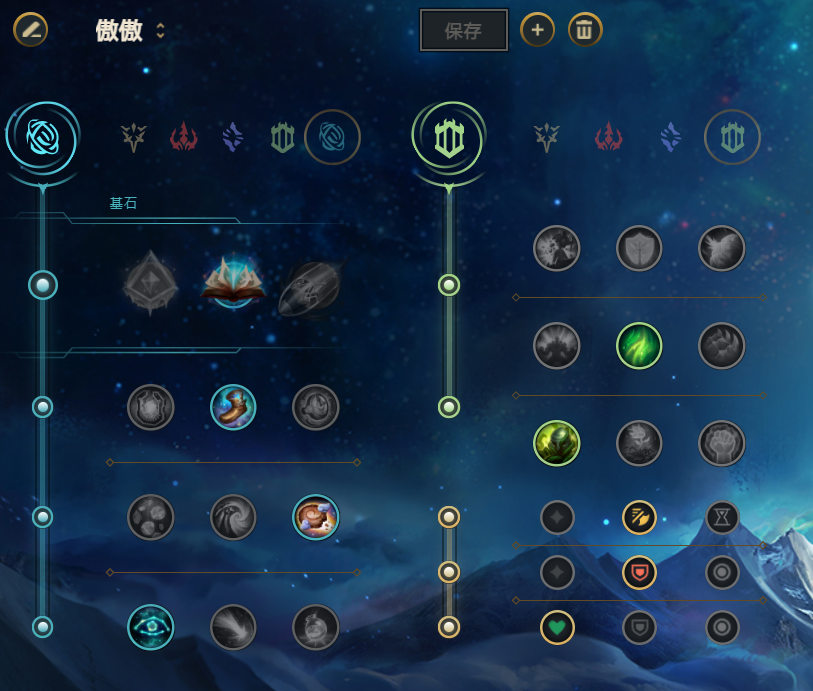Select the Bone Plating rune

[x=721, y=346]
